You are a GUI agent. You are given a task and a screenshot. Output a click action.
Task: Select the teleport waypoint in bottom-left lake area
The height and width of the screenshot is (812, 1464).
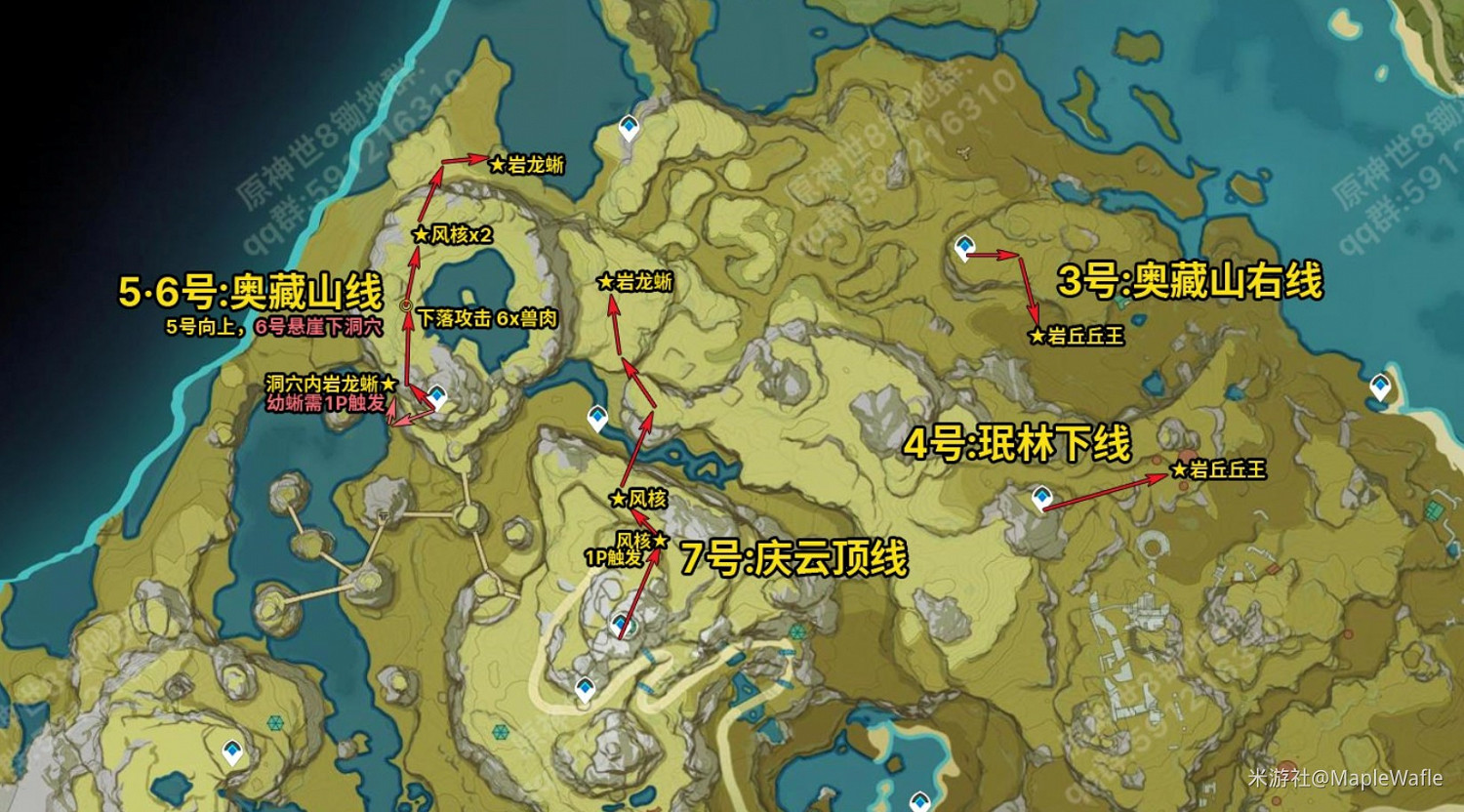pos(230,752)
